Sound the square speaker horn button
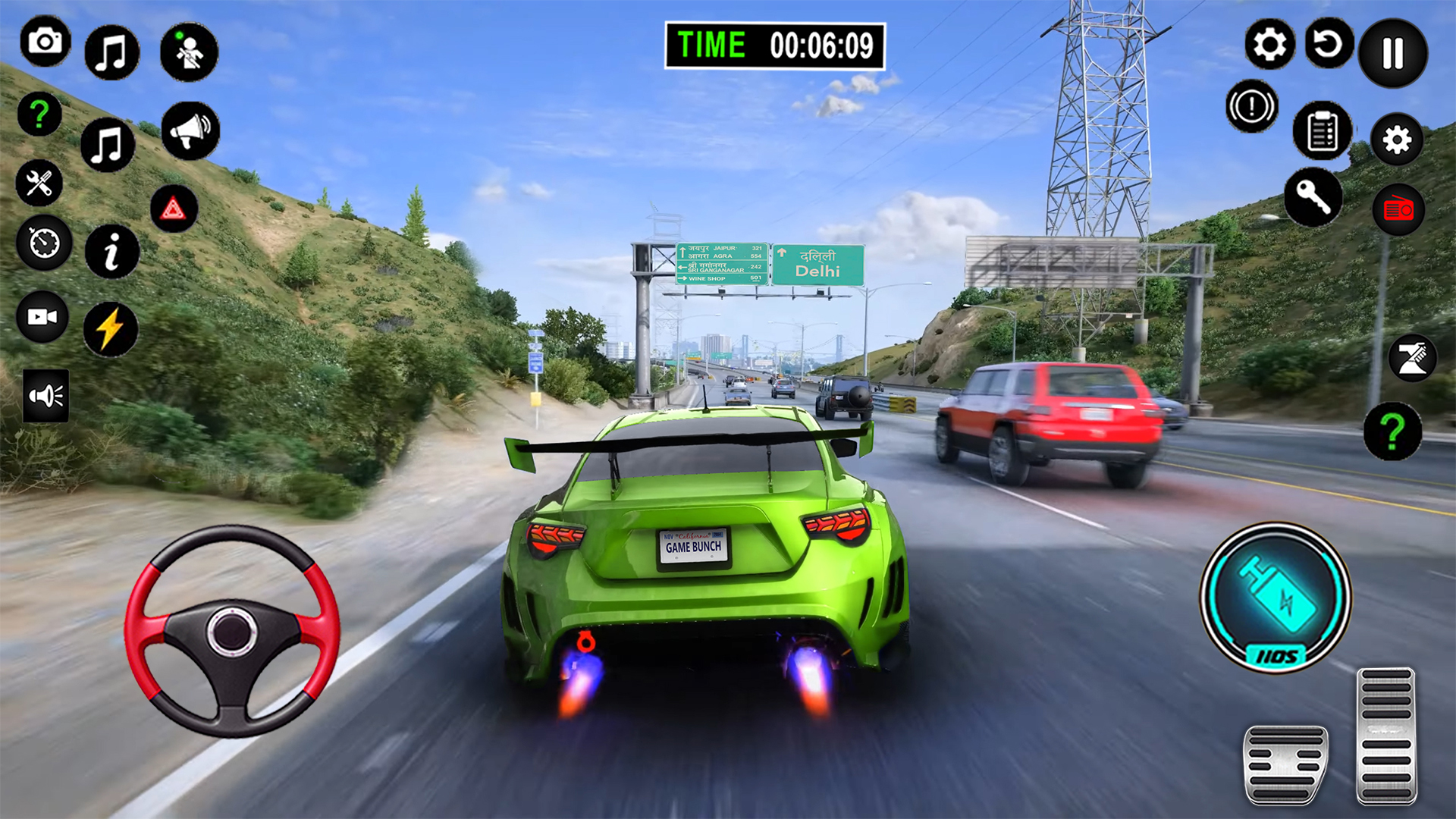1456x819 pixels. click(46, 396)
